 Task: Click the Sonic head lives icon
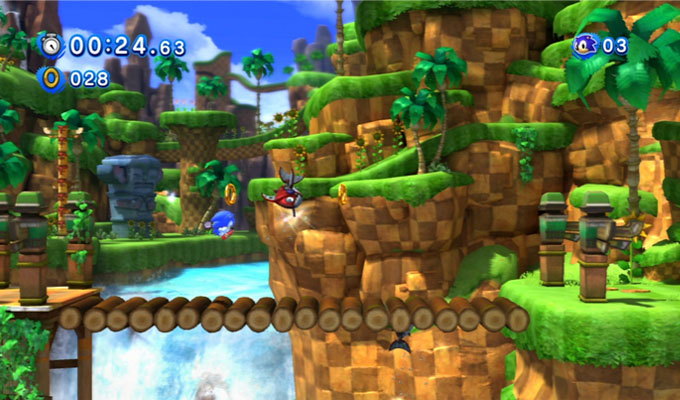pyautogui.click(x=585, y=45)
